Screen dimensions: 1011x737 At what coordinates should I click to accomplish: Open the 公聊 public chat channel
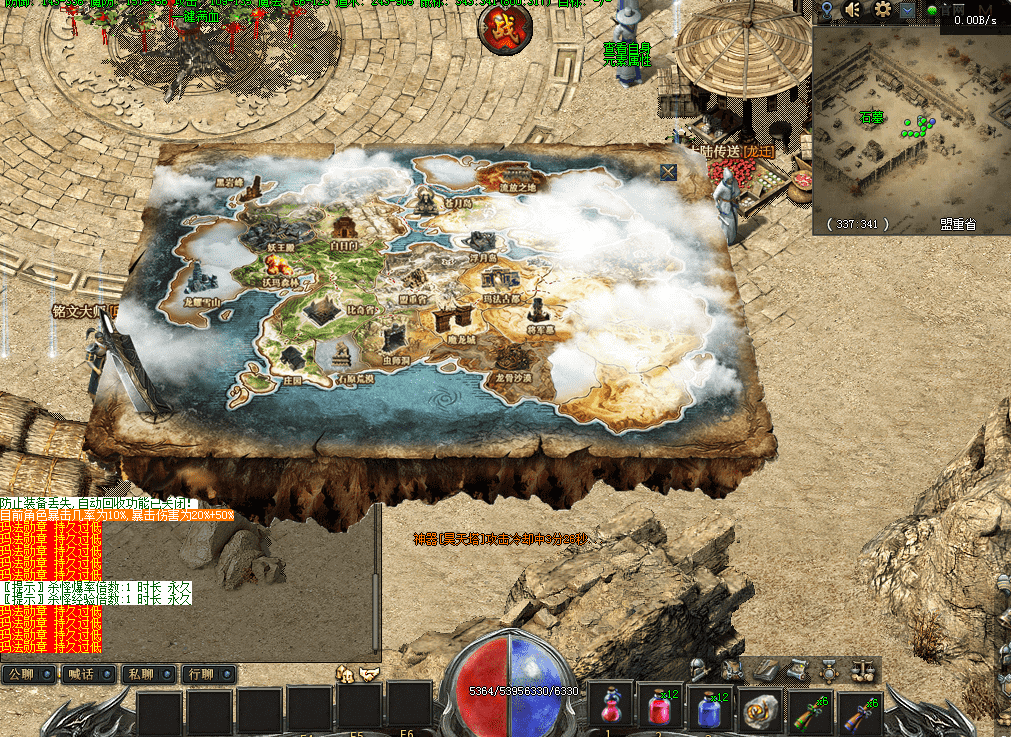28,674
